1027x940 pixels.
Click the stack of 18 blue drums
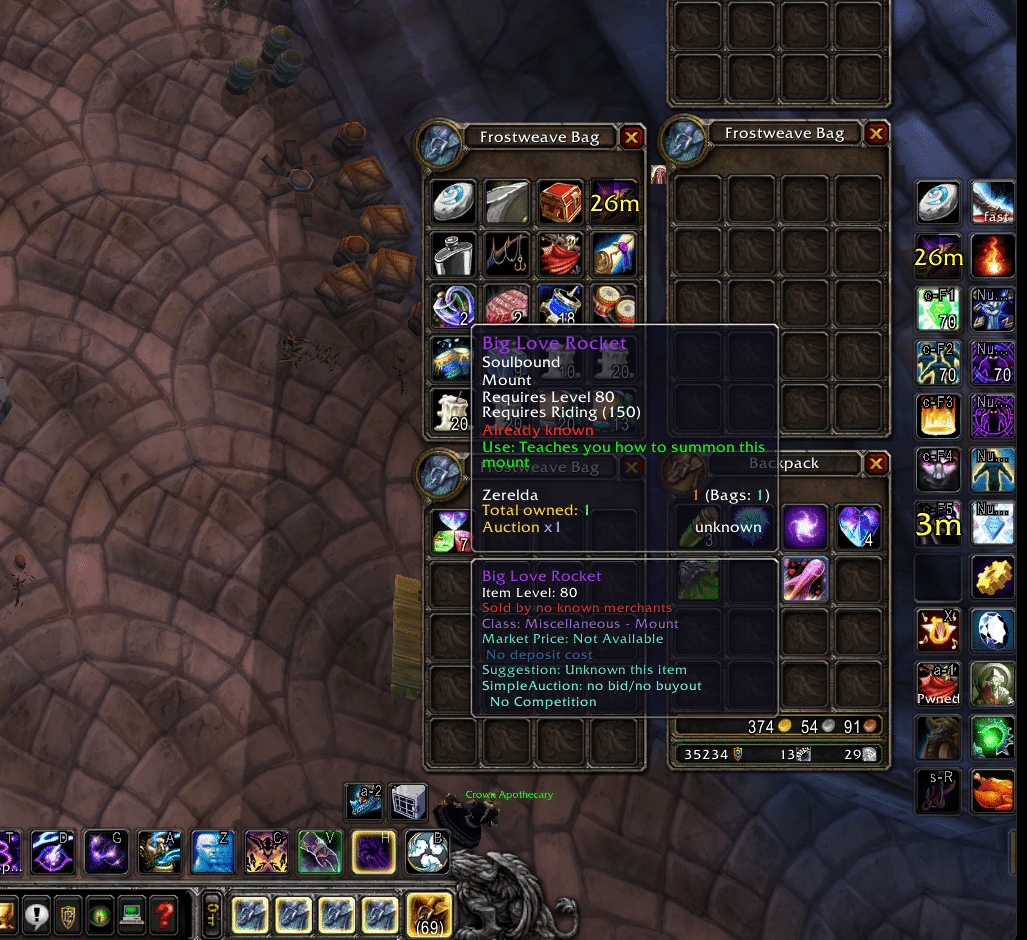point(560,306)
